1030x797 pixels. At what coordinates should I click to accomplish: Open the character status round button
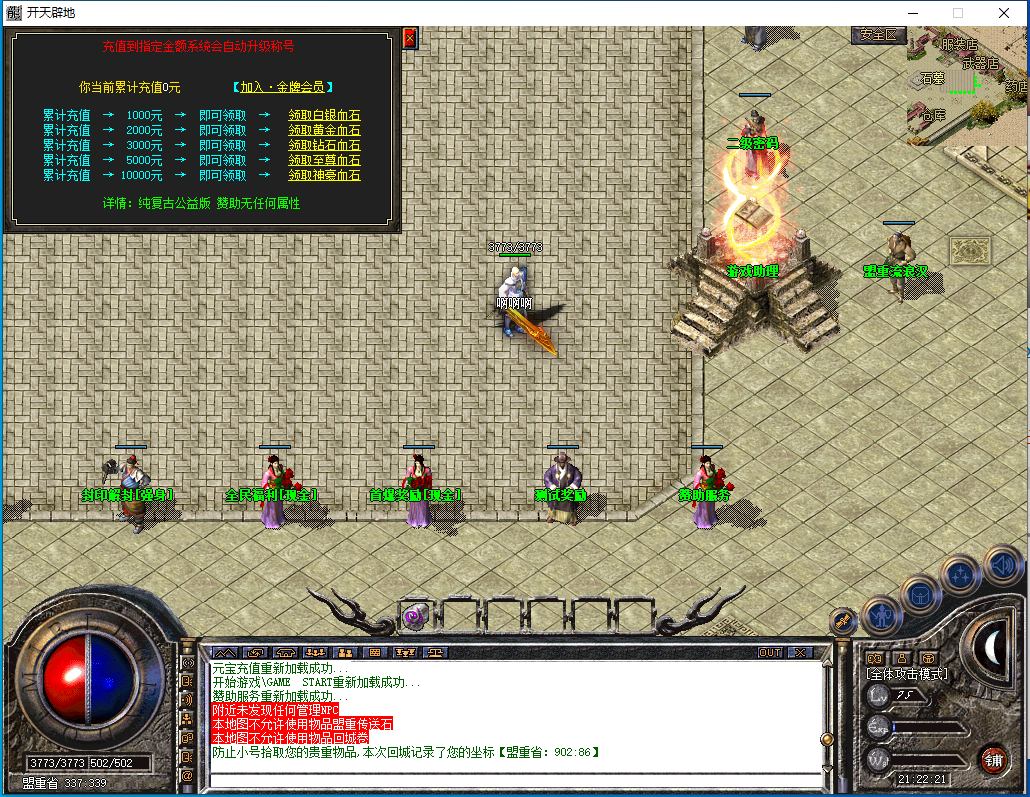pos(882,614)
